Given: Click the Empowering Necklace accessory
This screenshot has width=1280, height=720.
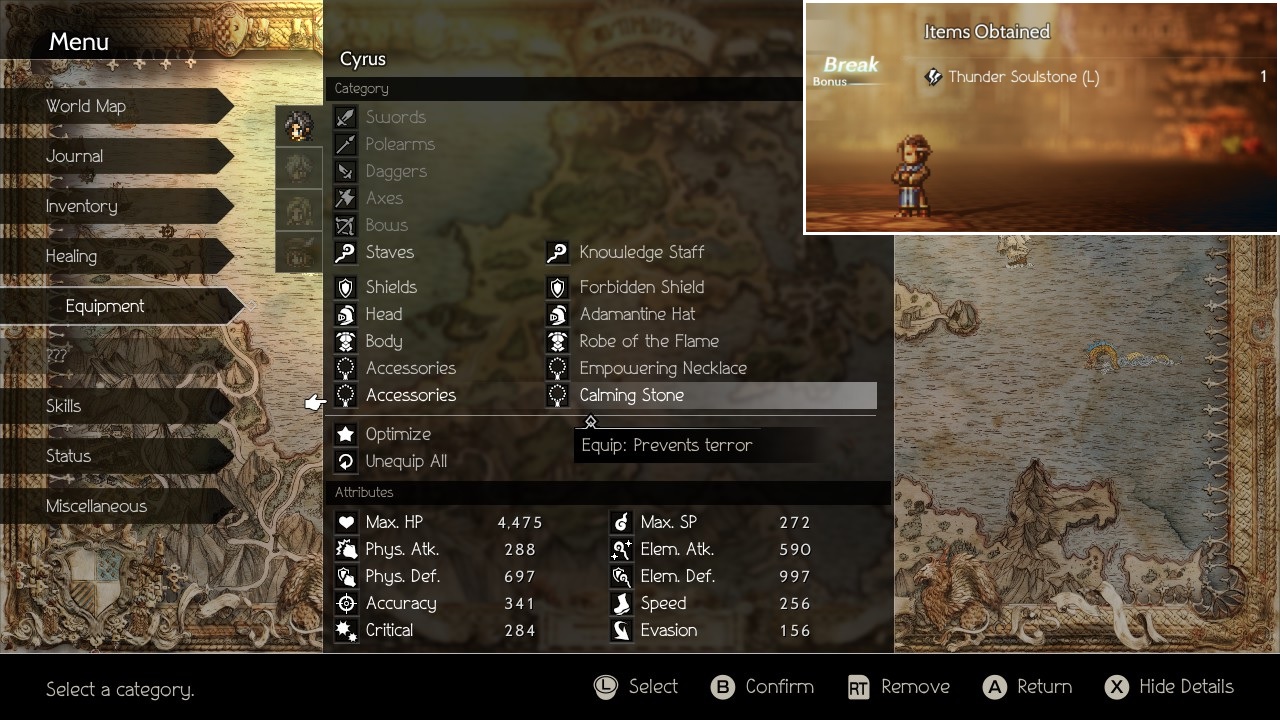Looking at the screenshot, I should (663, 368).
